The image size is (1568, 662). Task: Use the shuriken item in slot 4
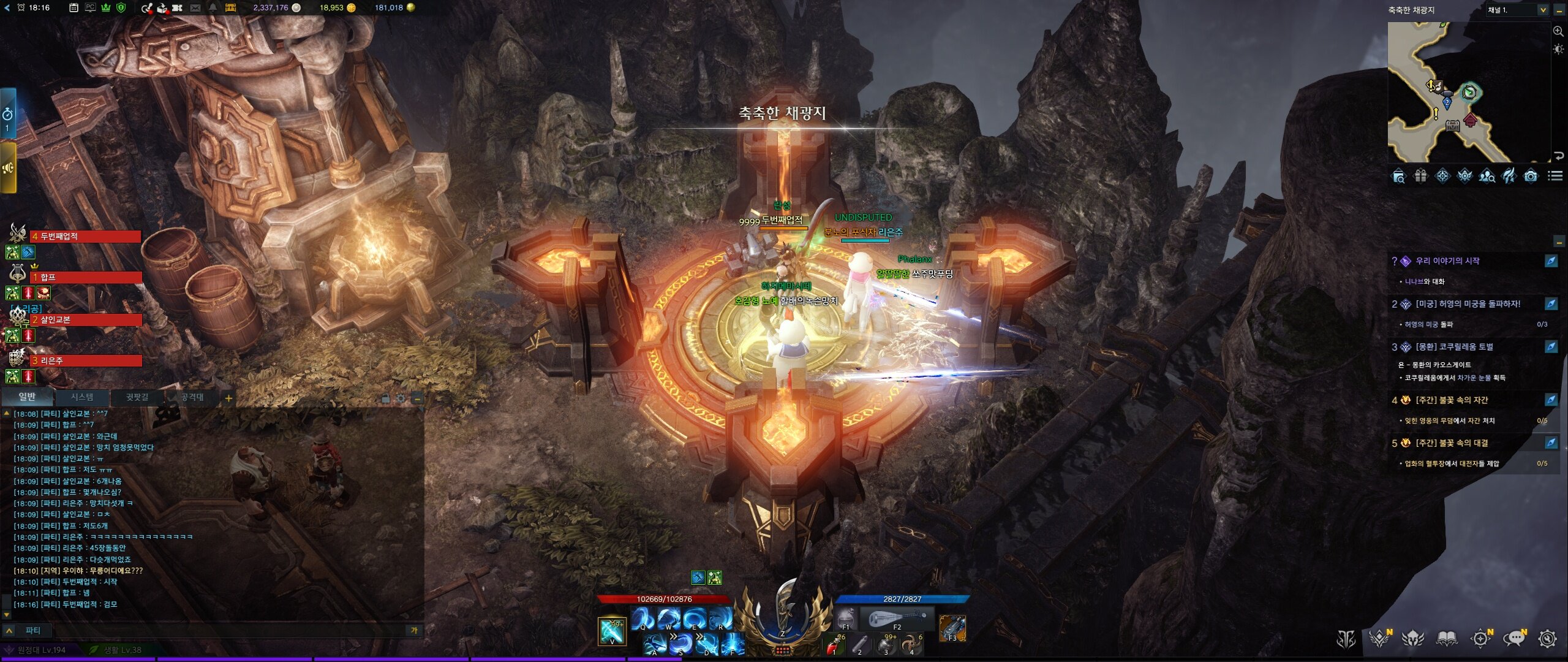[x=912, y=645]
